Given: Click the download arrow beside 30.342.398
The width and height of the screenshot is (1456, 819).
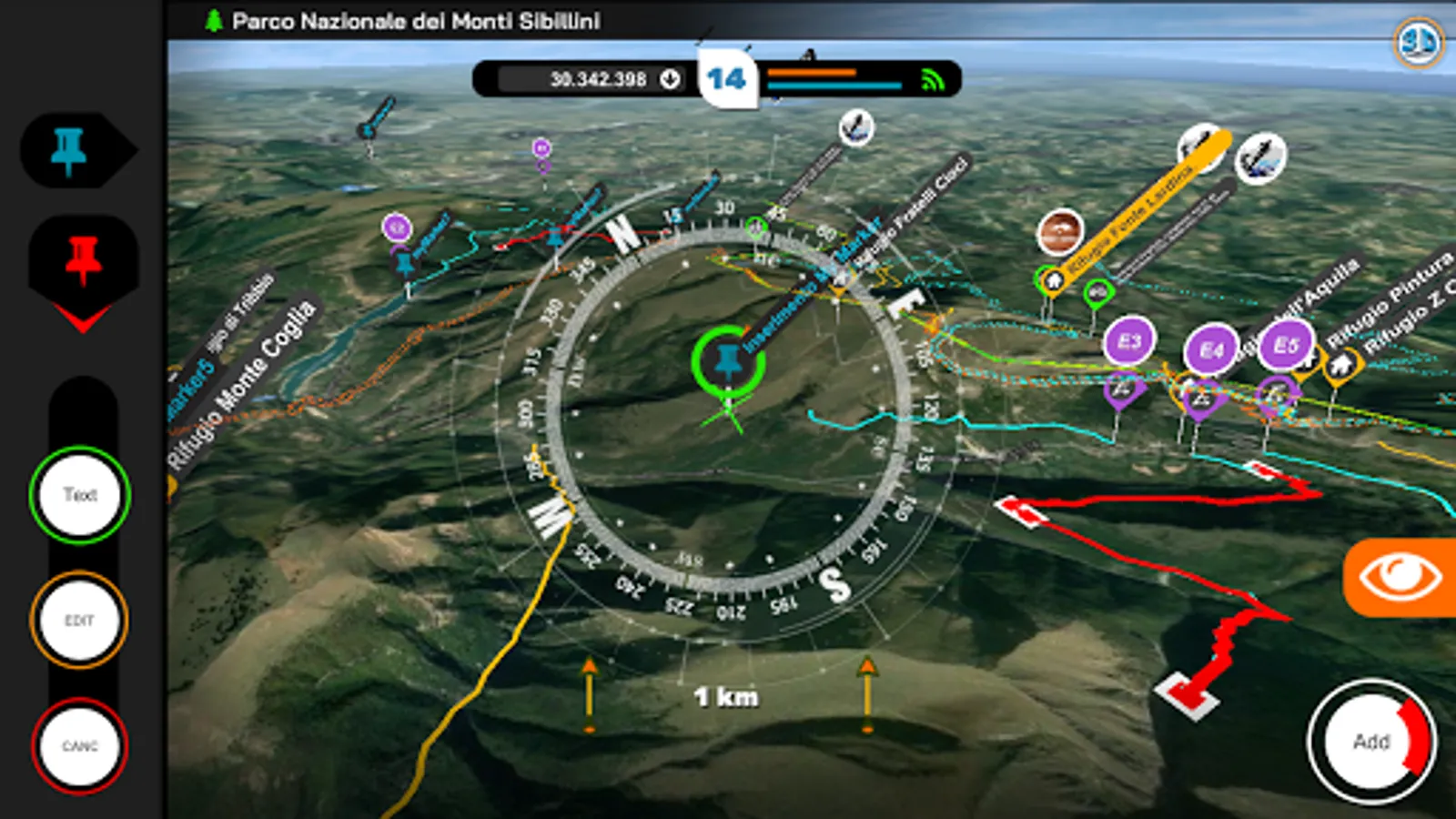Looking at the screenshot, I should point(670,79).
